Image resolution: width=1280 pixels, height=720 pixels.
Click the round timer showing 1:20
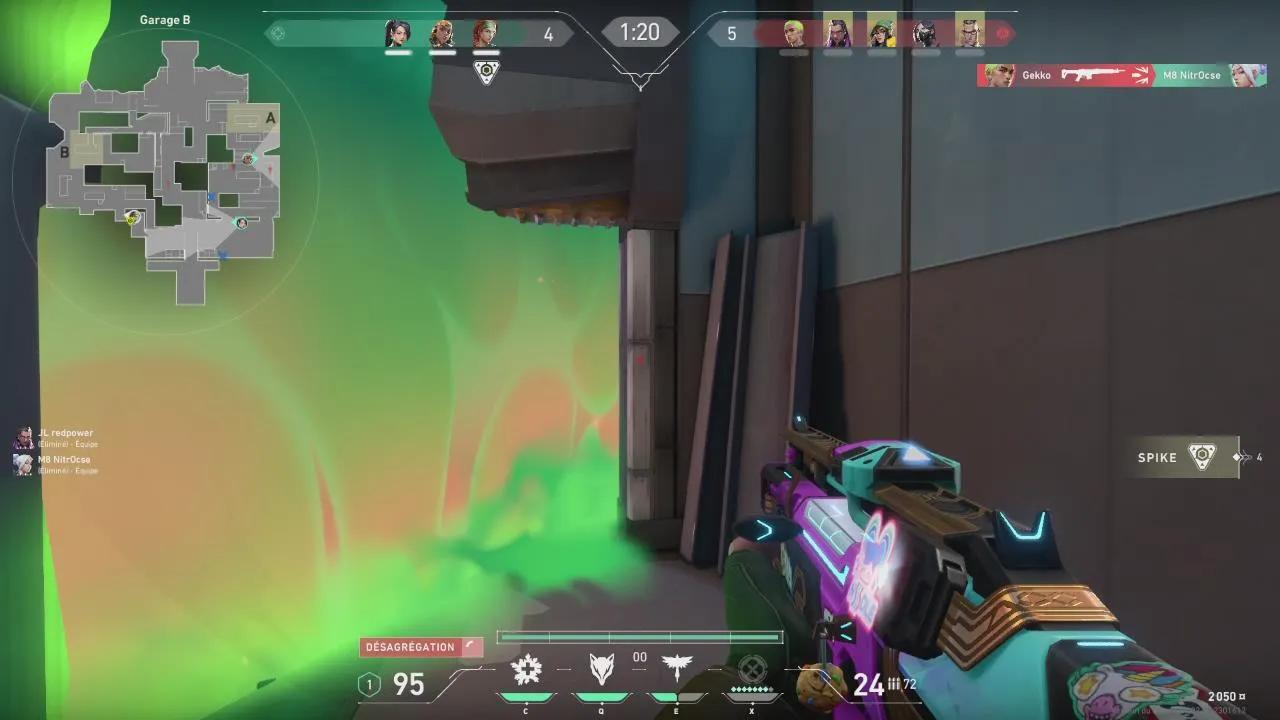pos(639,31)
